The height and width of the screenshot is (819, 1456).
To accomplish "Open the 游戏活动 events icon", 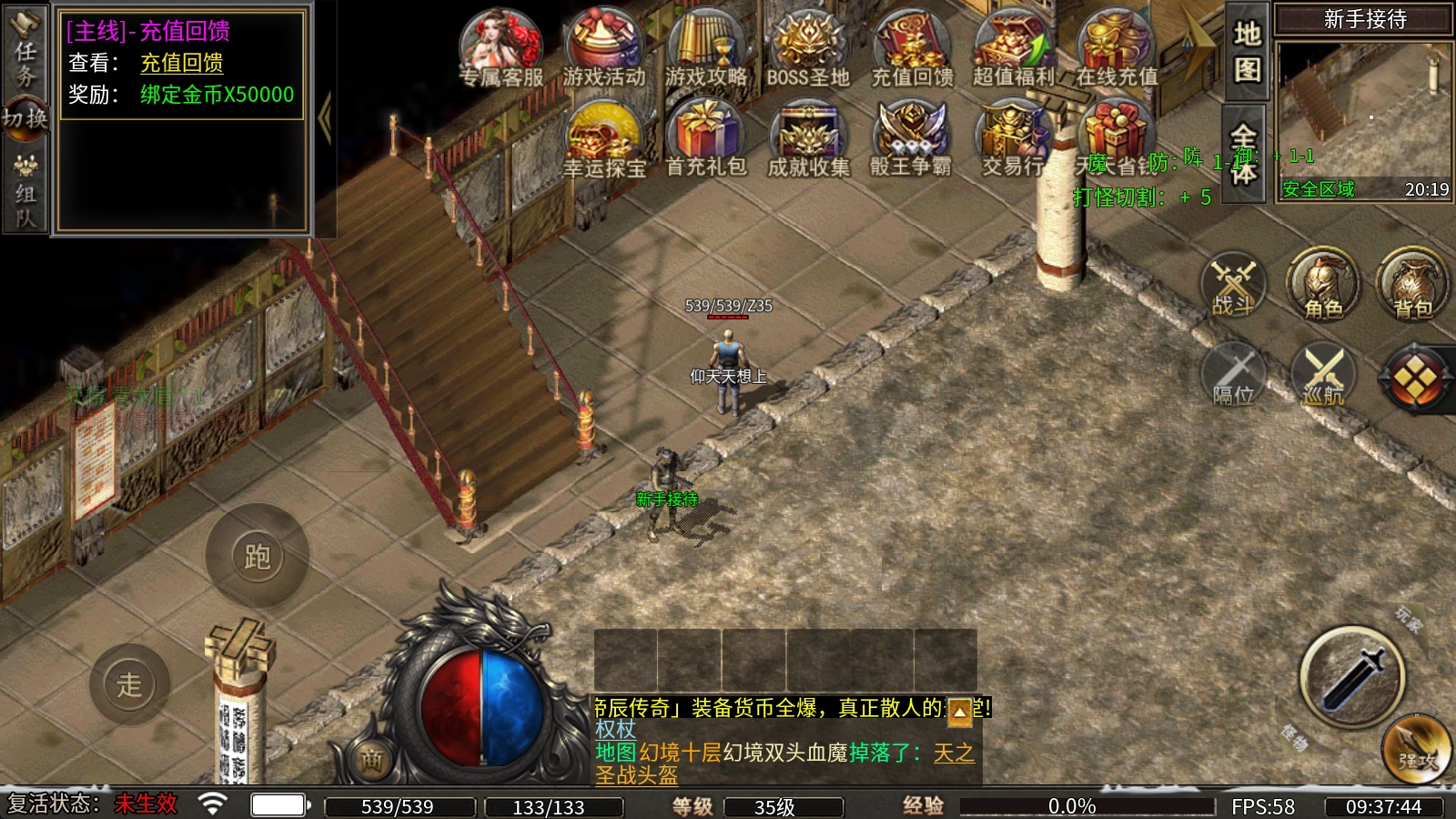I will 603,48.
